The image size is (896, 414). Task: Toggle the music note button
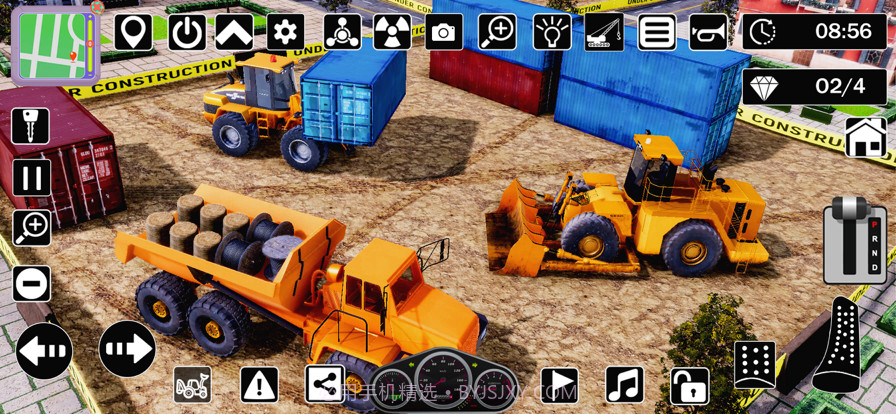(x=625, y=384)
